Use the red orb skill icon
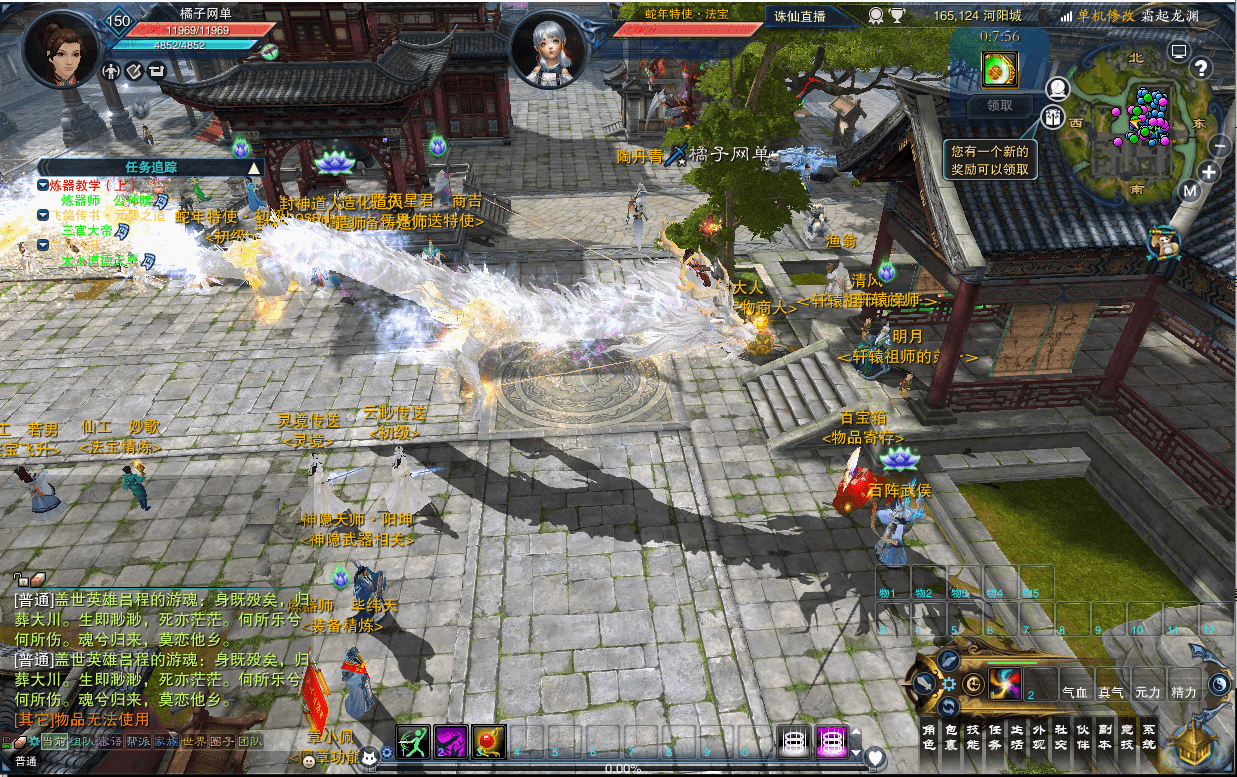The image size is (1237, 777). pos(488,742)
